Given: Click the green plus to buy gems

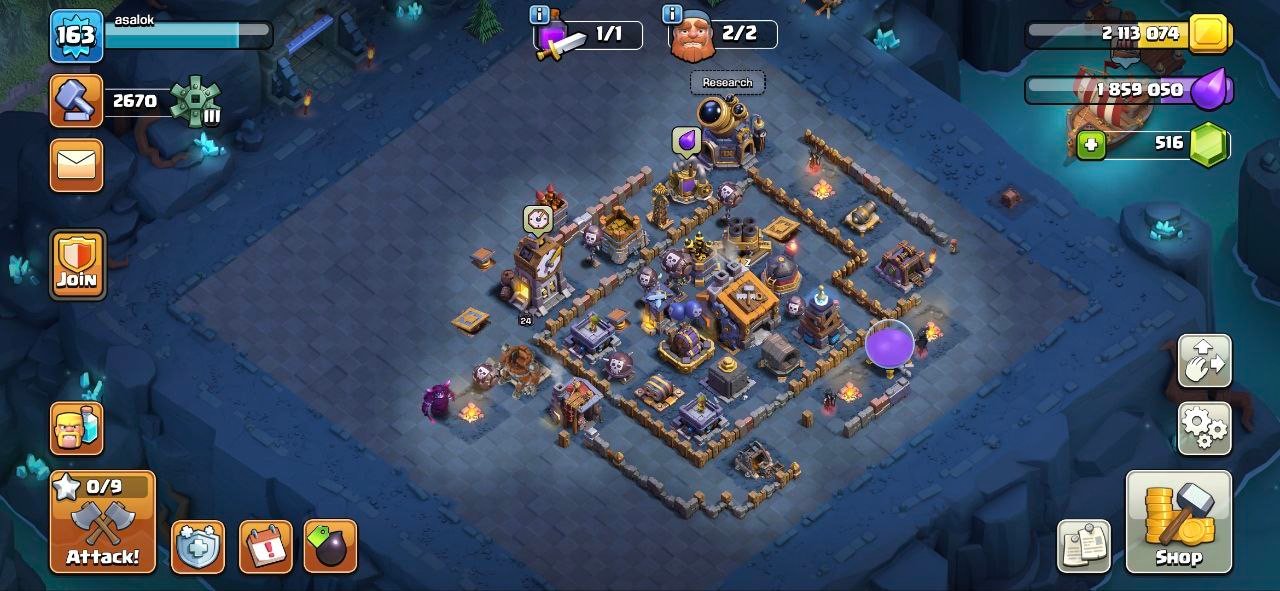Looking at the screenshot, I should 1090,145.
